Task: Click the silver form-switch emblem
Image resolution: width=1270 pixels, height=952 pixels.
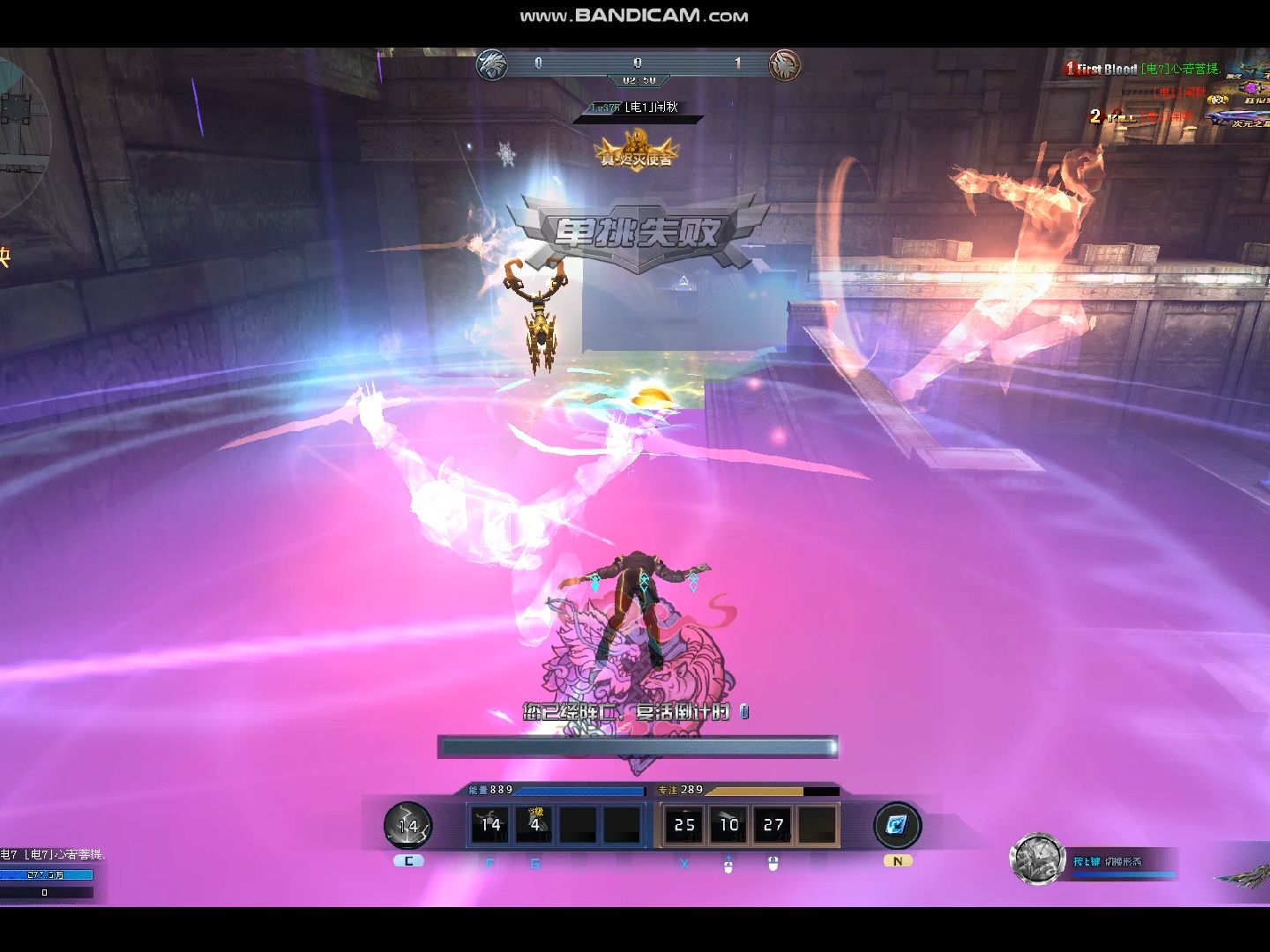Action: click(x=1037, y=859)
